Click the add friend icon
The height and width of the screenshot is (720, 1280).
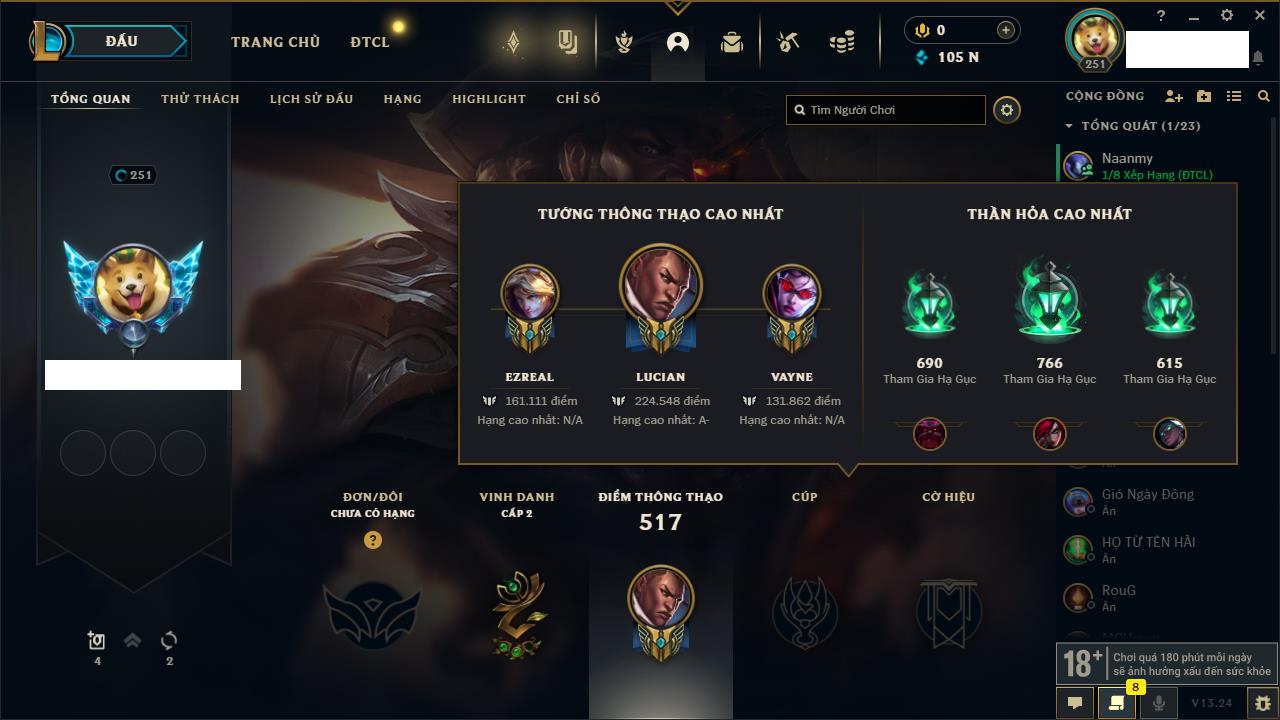click(1174, 96)
